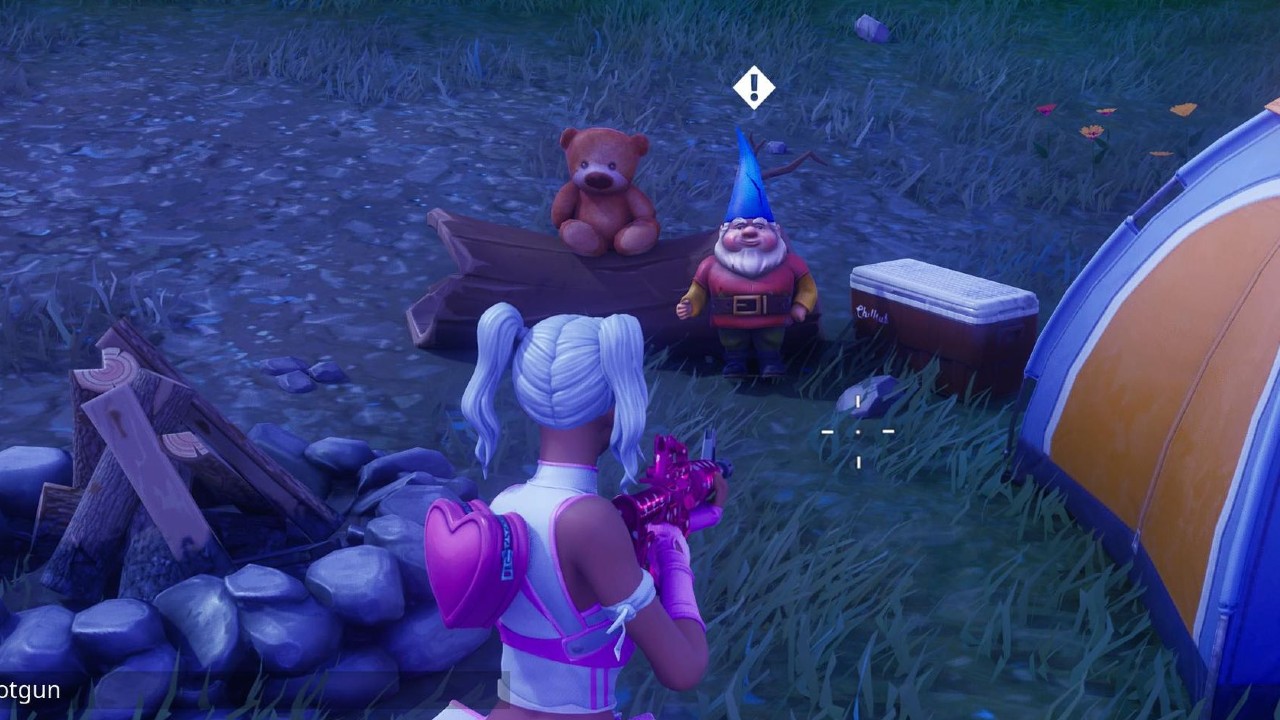Click the character's white twin ponytails
1280x720 pixels.
[x=560, y=370]
